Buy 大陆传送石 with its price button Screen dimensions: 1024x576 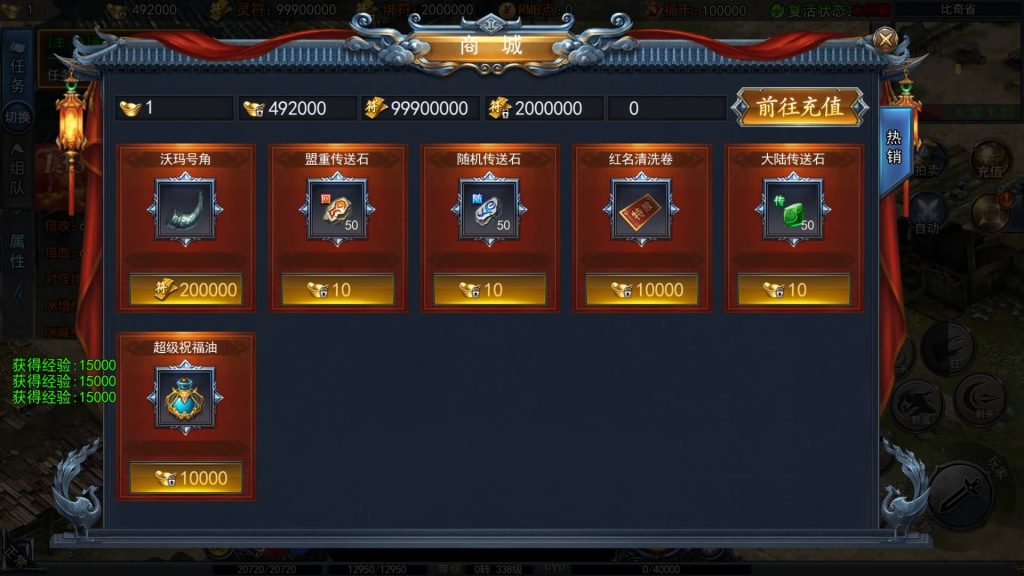click(794, 290)
